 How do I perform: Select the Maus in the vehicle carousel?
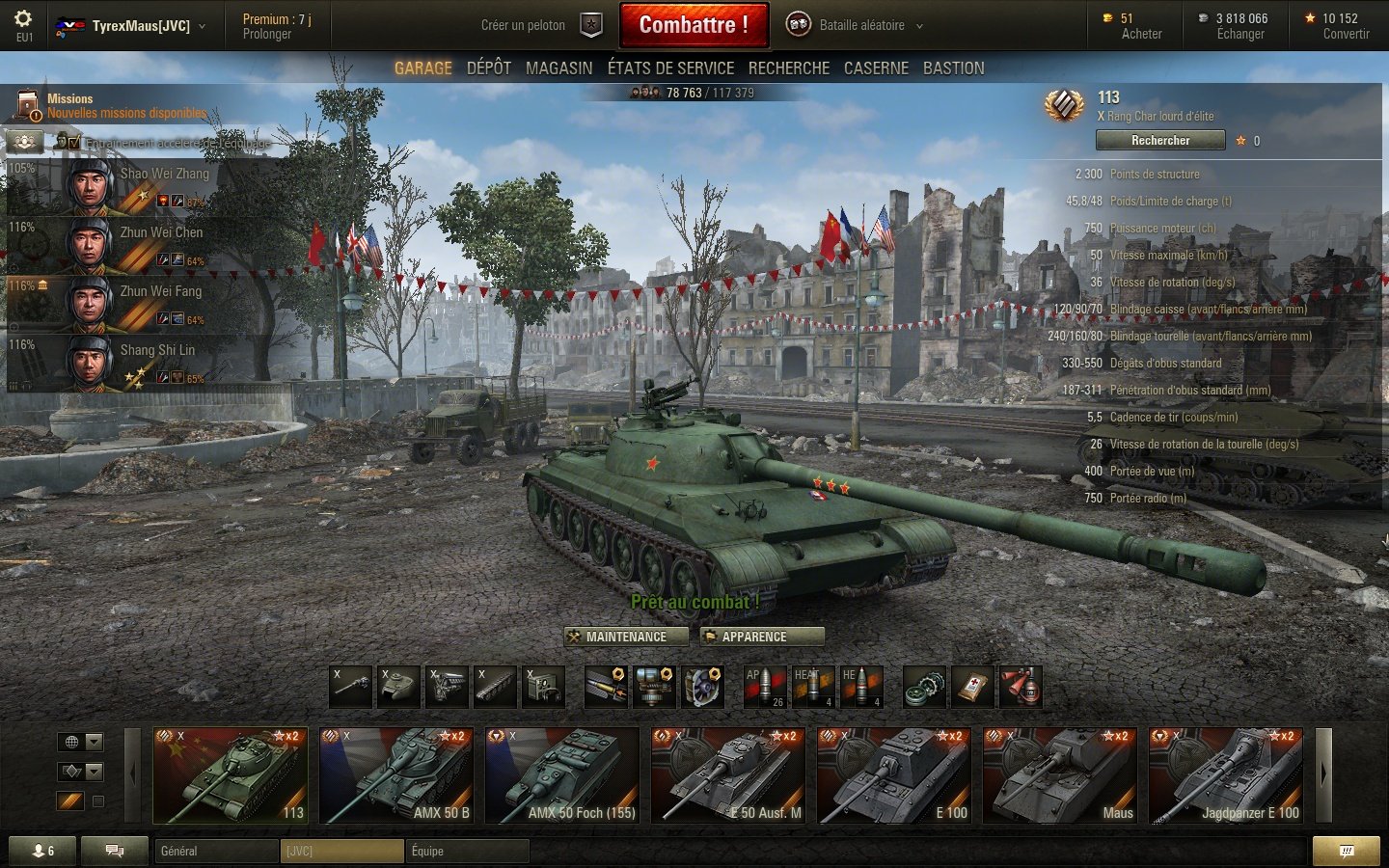click(x=1059, y=776)
